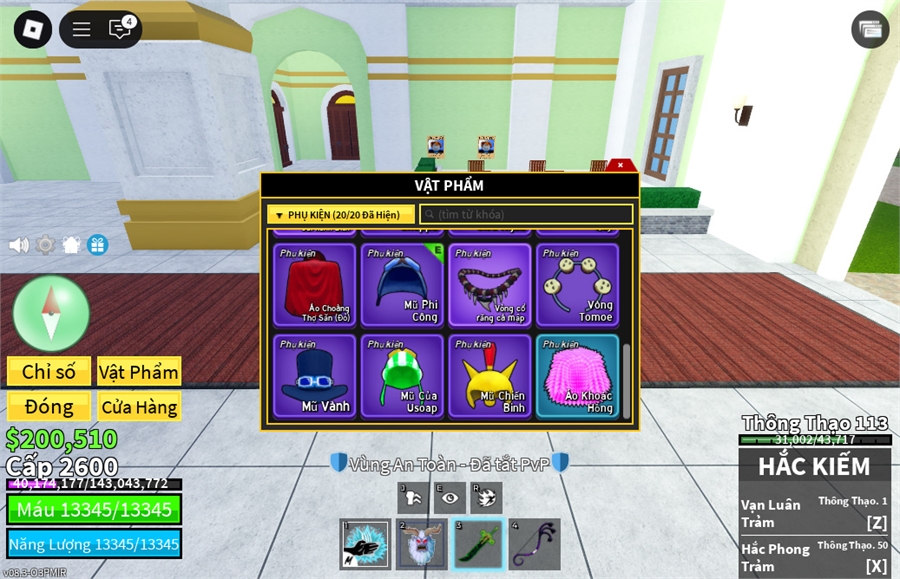
Task: Activate the eye observation ability icon
Action: click(x=451, y=497)
